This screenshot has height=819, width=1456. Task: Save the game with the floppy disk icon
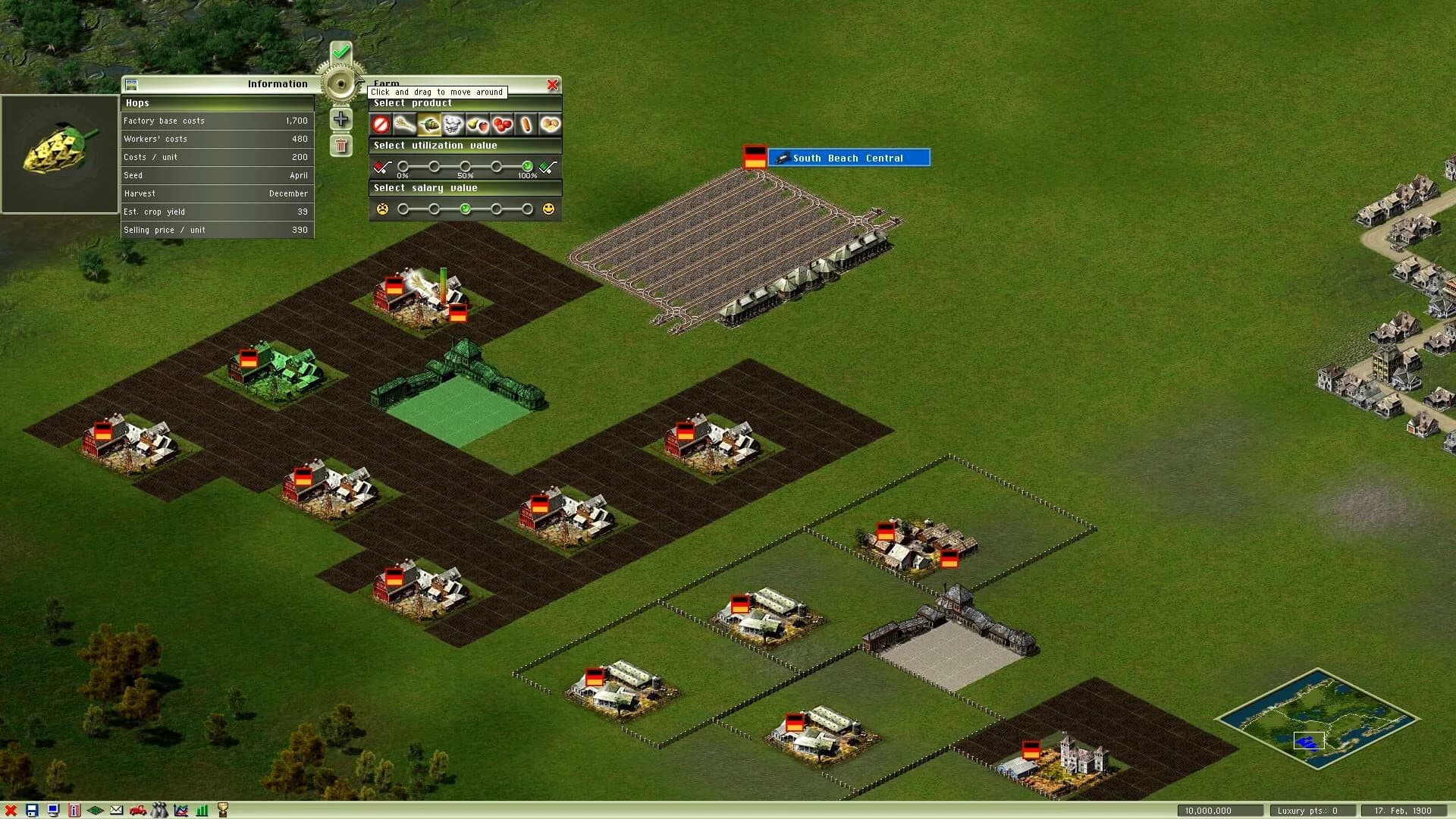point(32,810)
